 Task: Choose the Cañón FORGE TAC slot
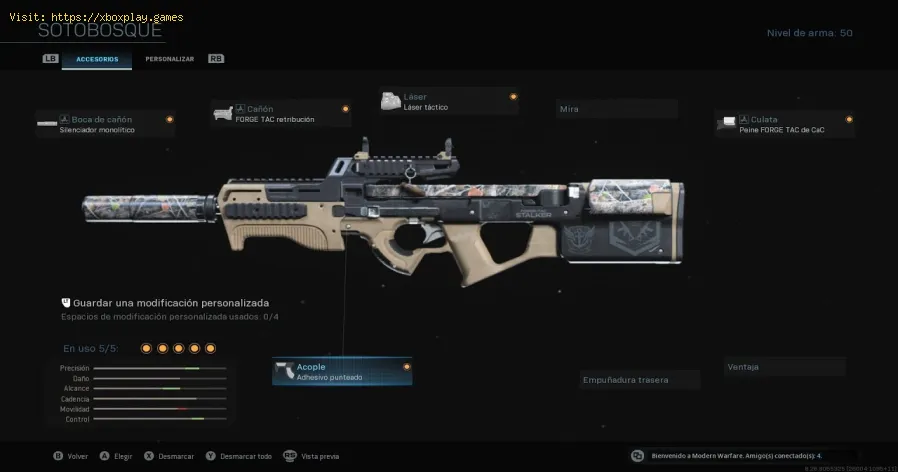pos(281,113)
